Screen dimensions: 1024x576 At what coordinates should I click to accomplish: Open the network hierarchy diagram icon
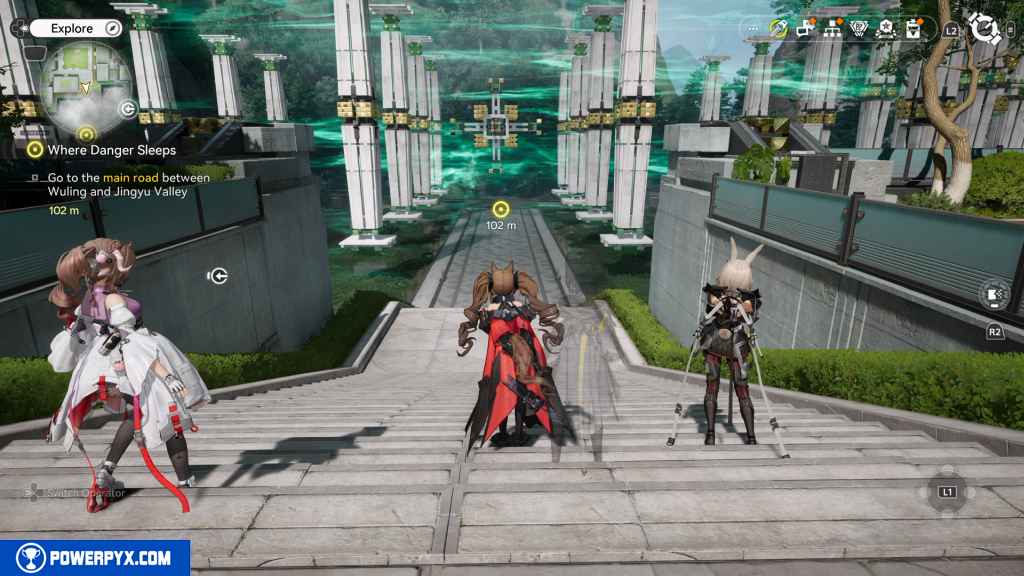(x=832, y=29)
